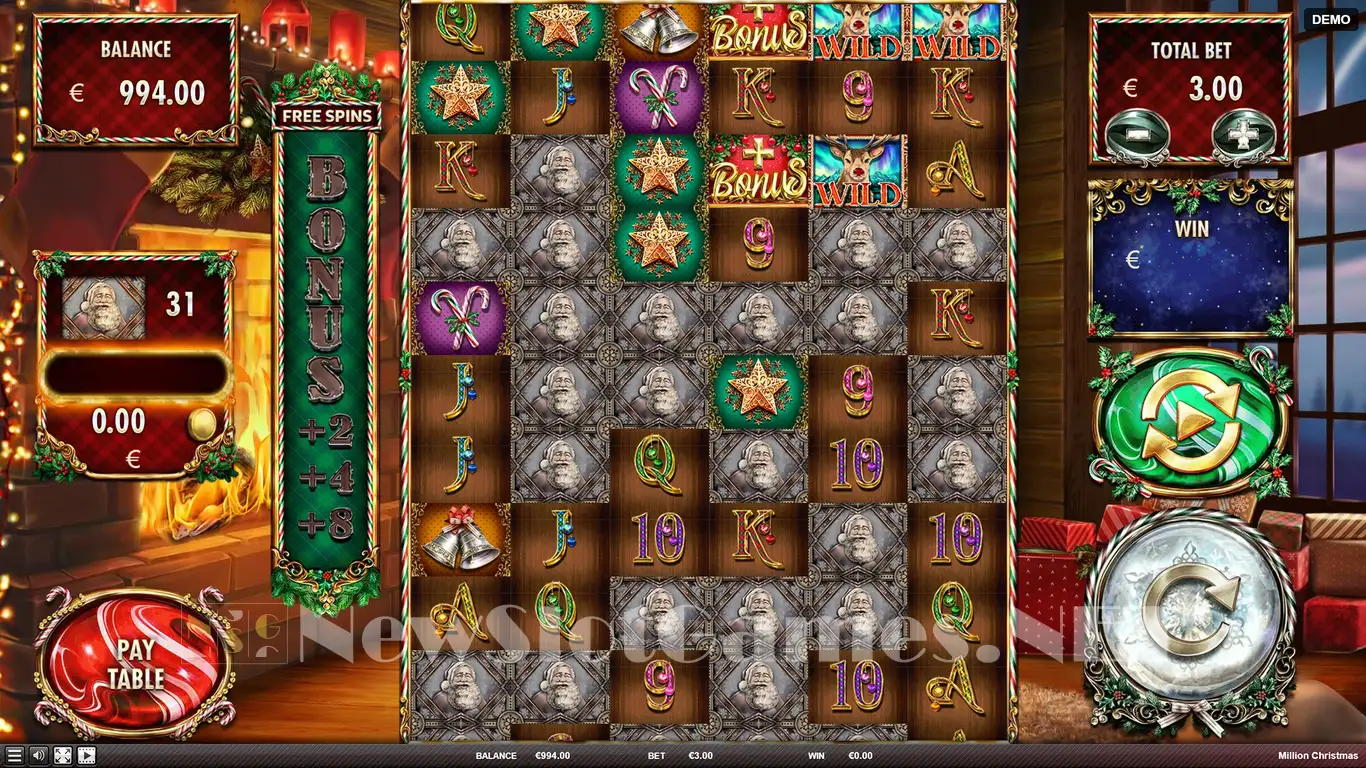Click the gold coin button
The width and height of the screenshot is (1366, 768).
[204, 421]
